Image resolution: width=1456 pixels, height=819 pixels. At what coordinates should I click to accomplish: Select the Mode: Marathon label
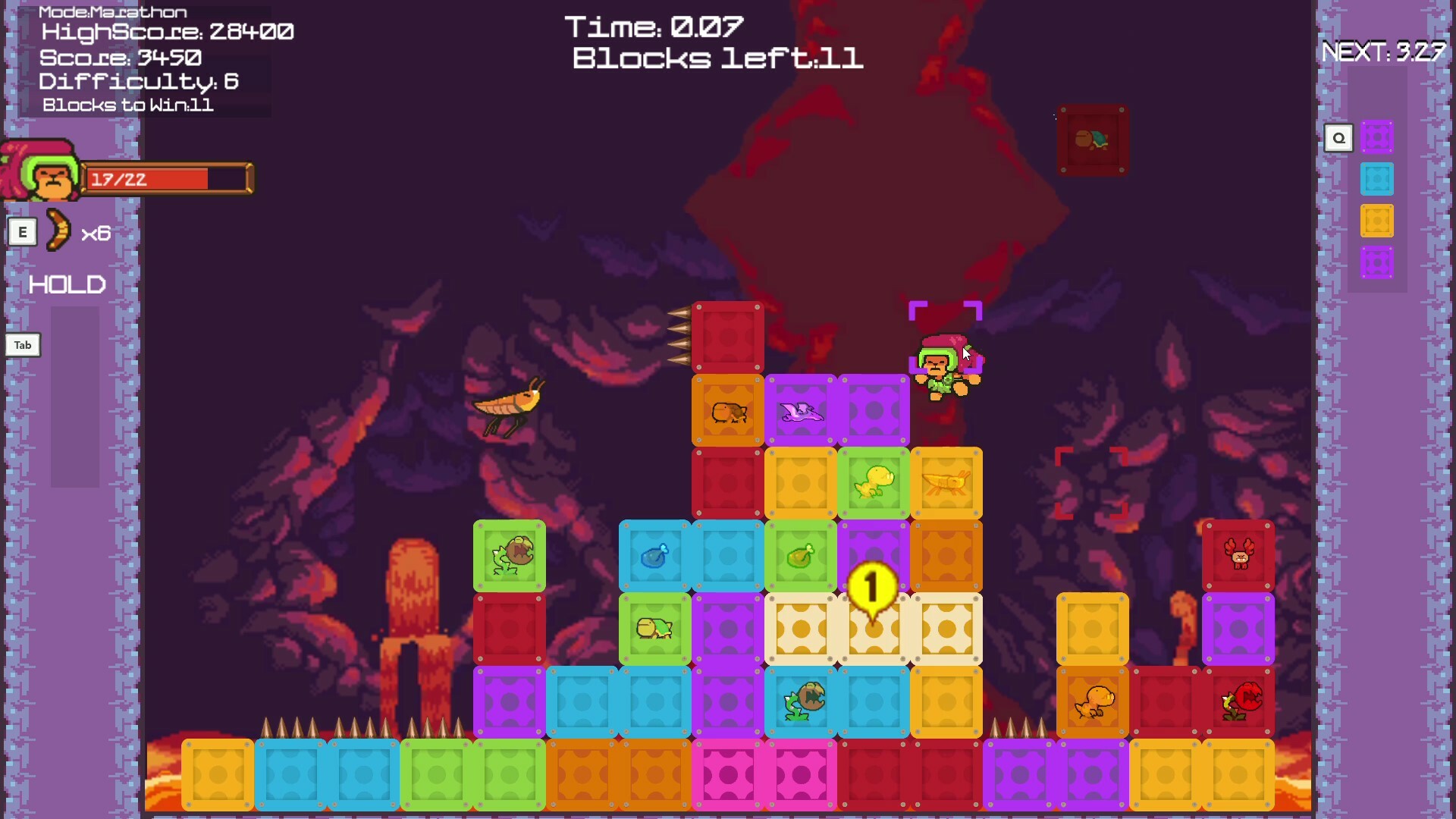112,11
